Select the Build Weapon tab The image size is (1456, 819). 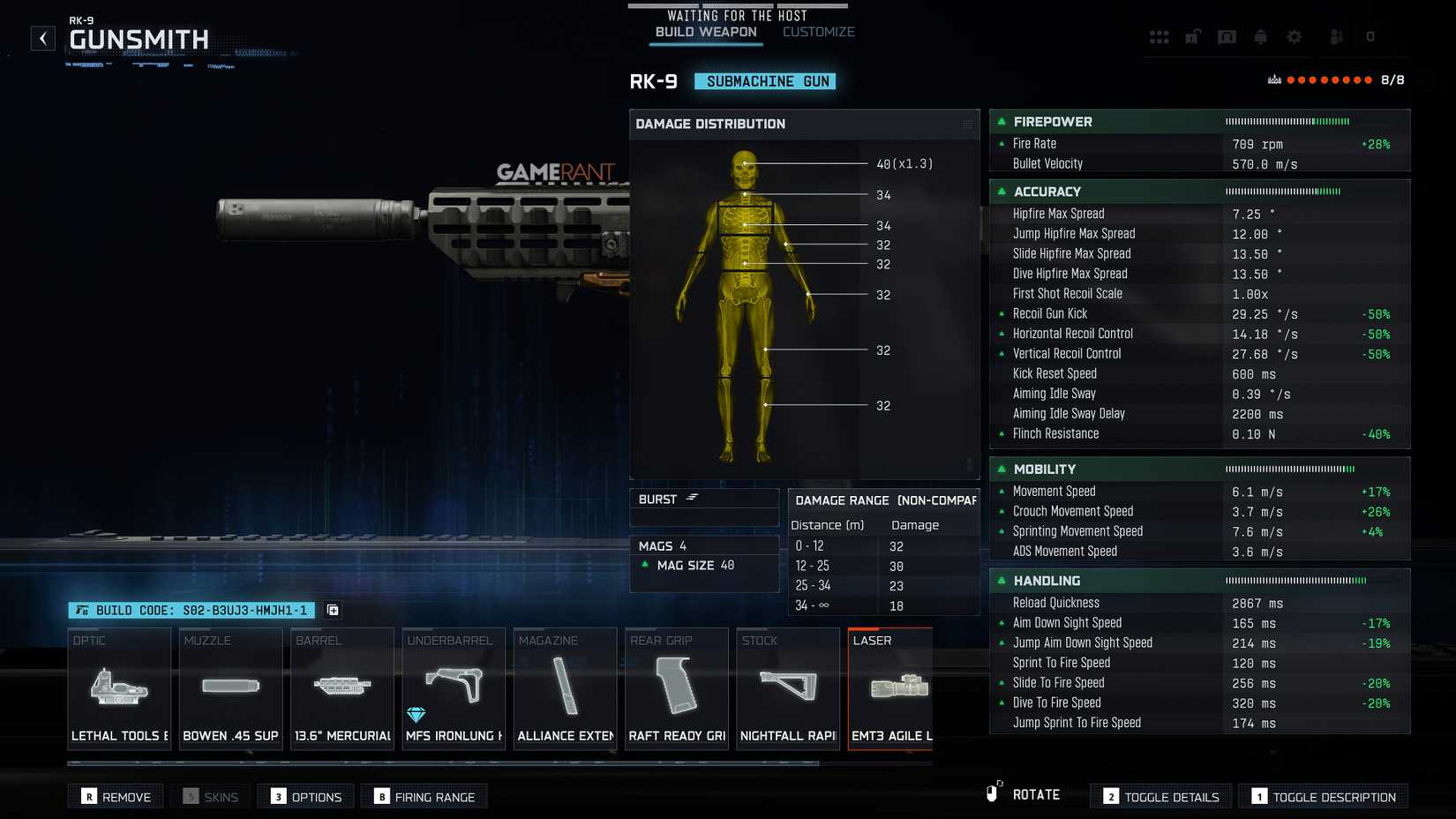704,31
